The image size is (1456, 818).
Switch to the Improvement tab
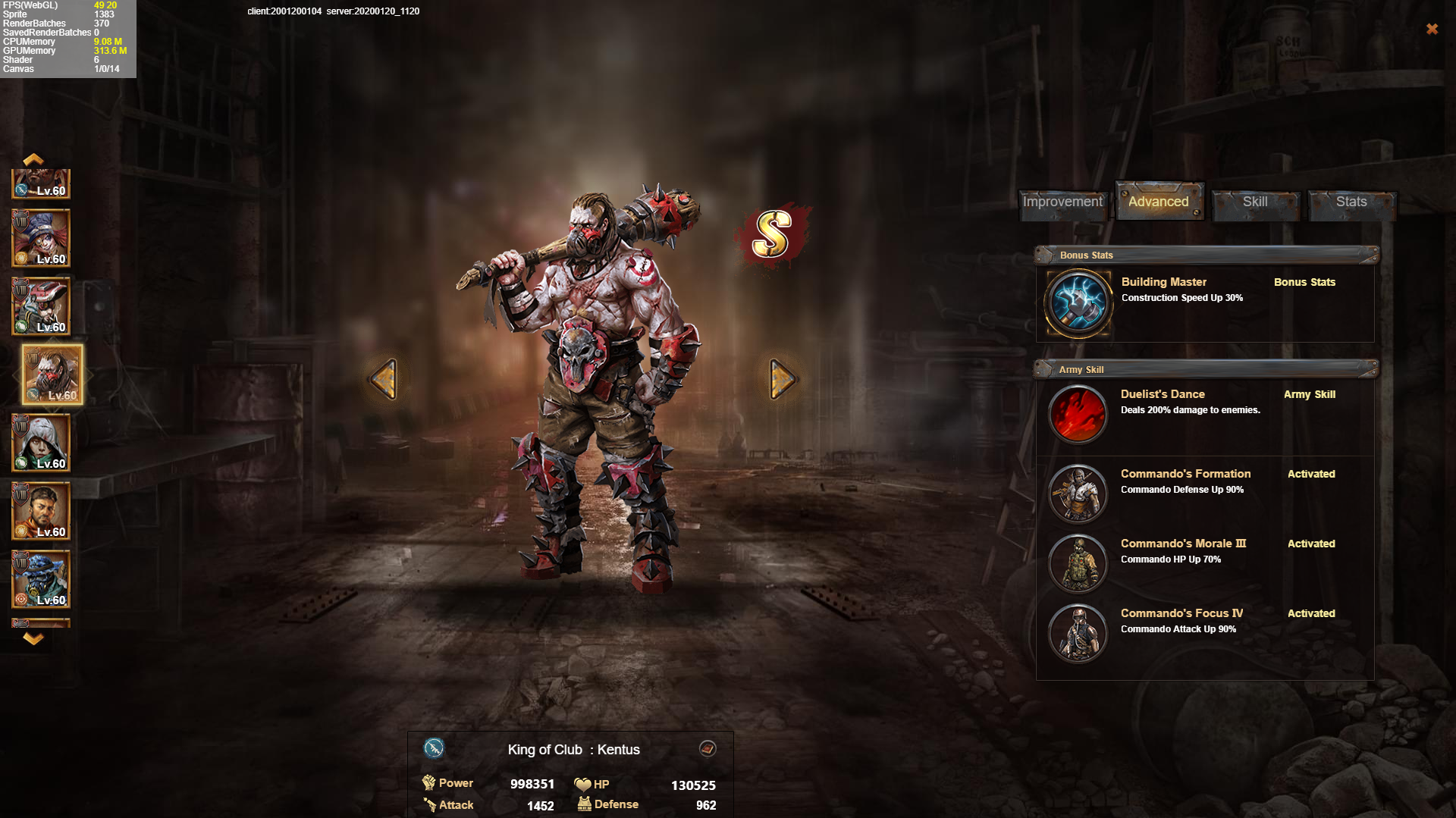1062,202
